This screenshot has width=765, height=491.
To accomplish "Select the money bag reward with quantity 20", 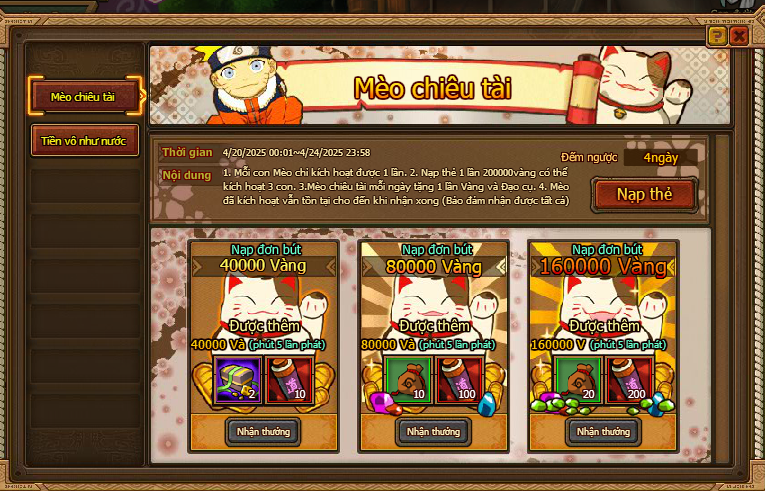I will [580, 378].
